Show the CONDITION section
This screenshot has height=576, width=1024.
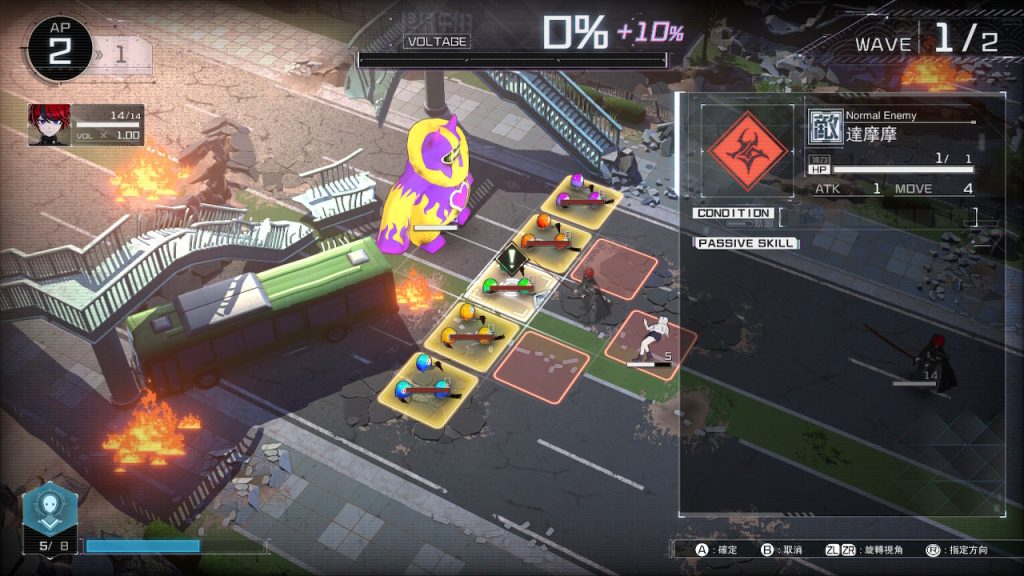(x=733, y=213)
